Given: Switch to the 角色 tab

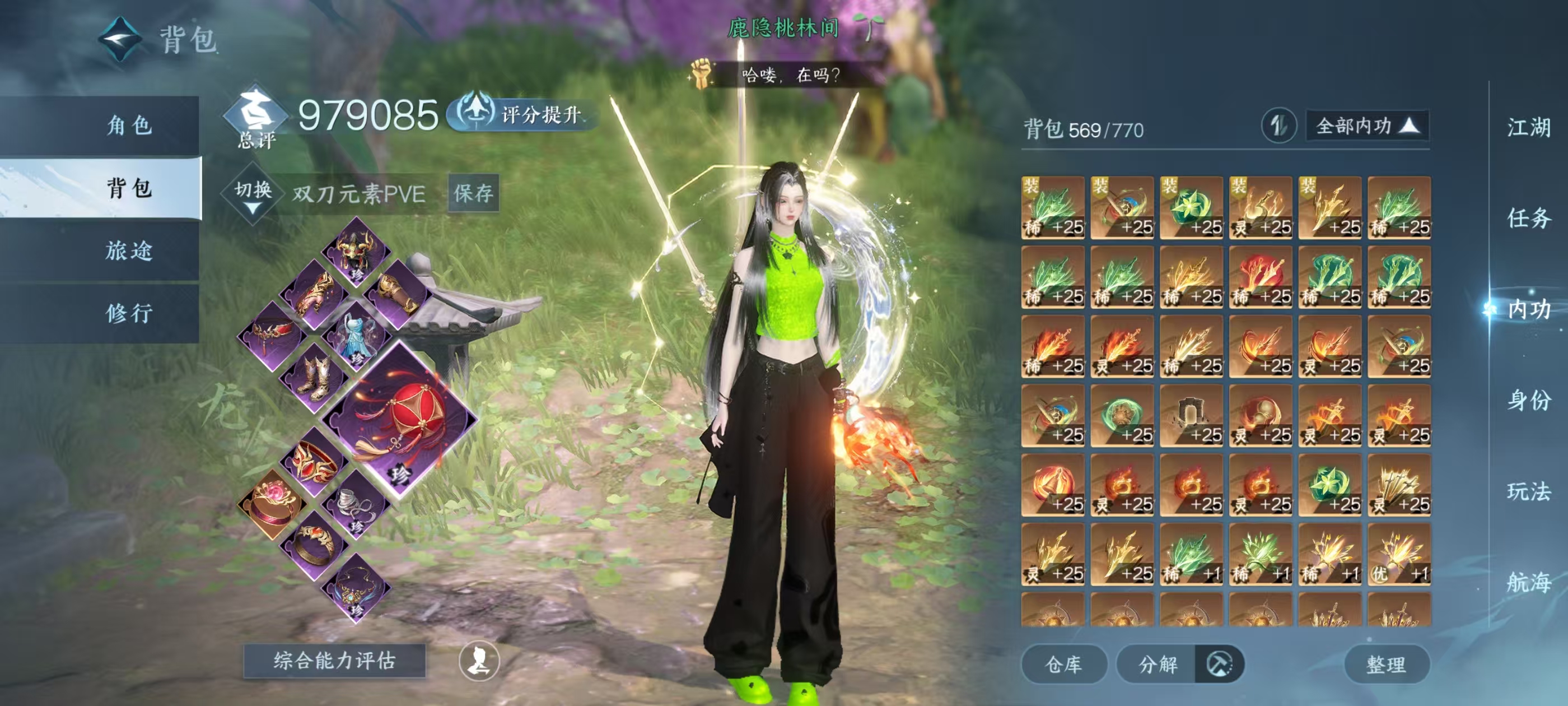Looking at the screenshot, I should tap(129, 126).
